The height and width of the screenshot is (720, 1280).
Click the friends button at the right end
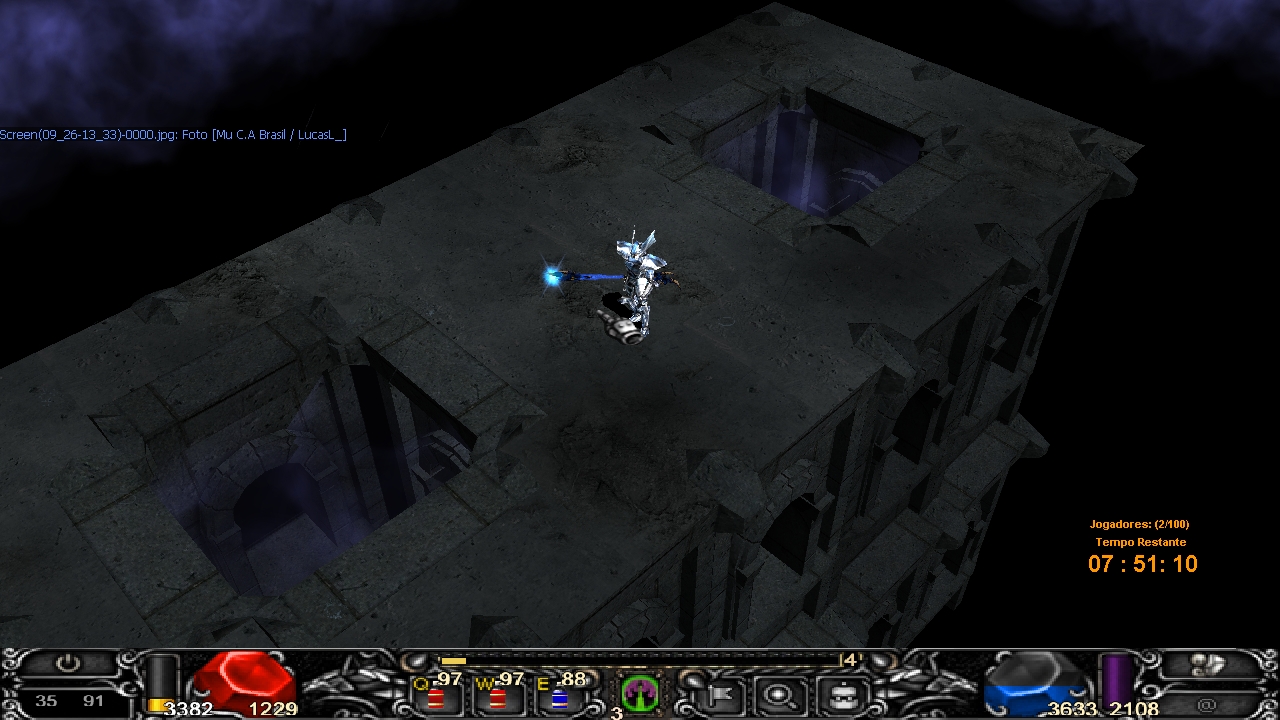[1210, 663]
